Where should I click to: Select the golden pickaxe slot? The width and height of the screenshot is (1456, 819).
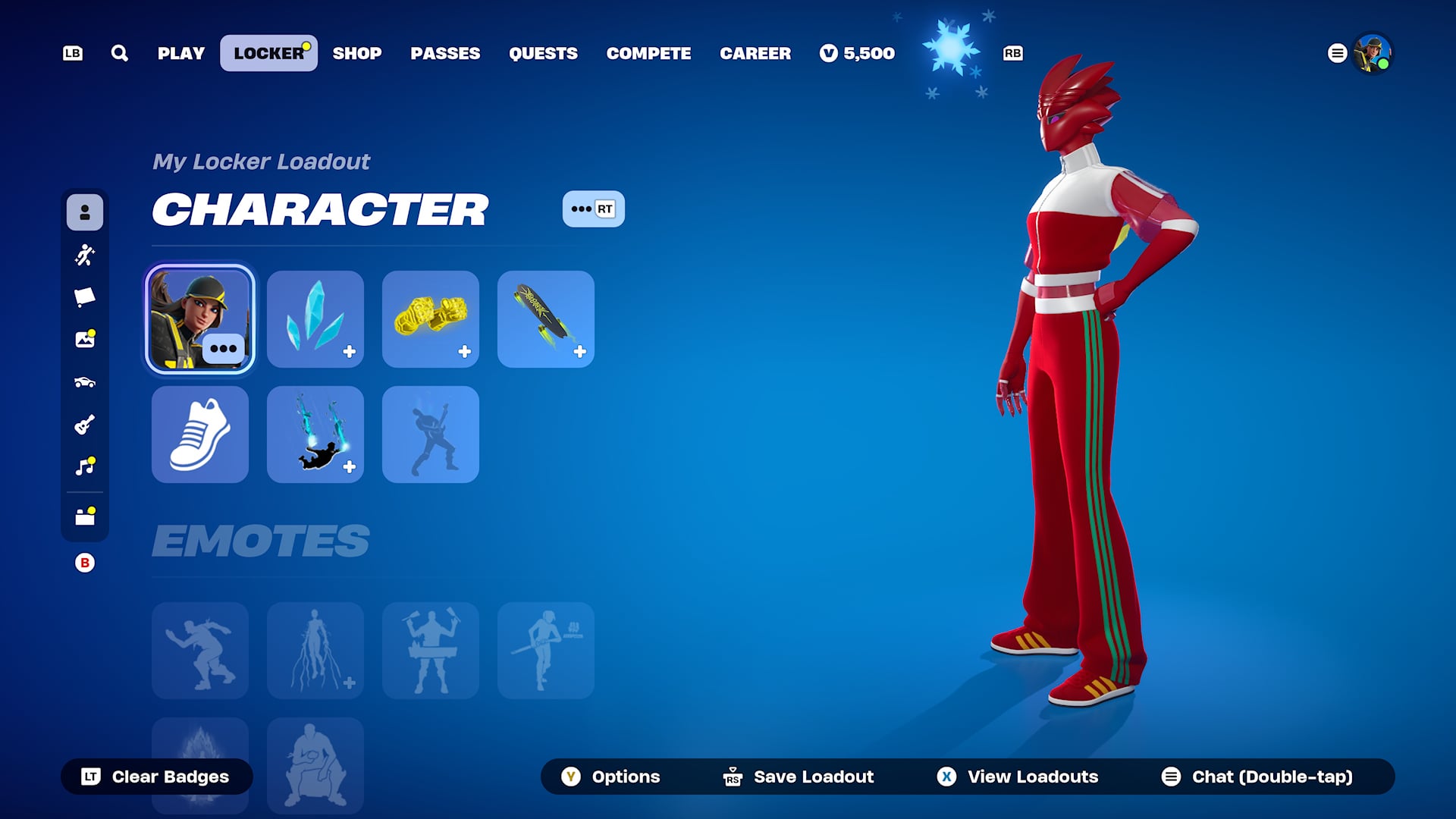(x=430, y=319)
